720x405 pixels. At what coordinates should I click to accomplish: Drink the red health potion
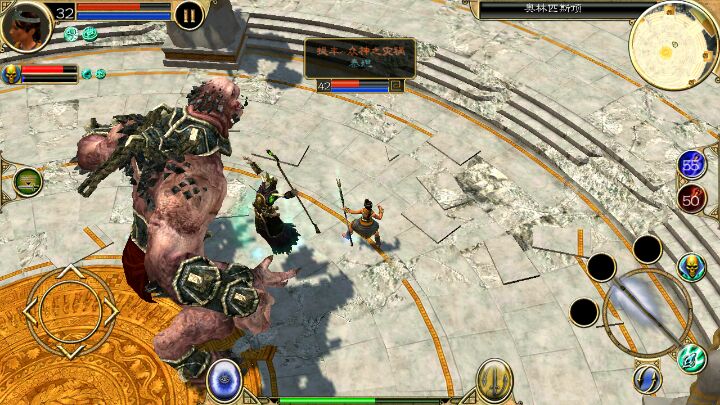(692, 197)
